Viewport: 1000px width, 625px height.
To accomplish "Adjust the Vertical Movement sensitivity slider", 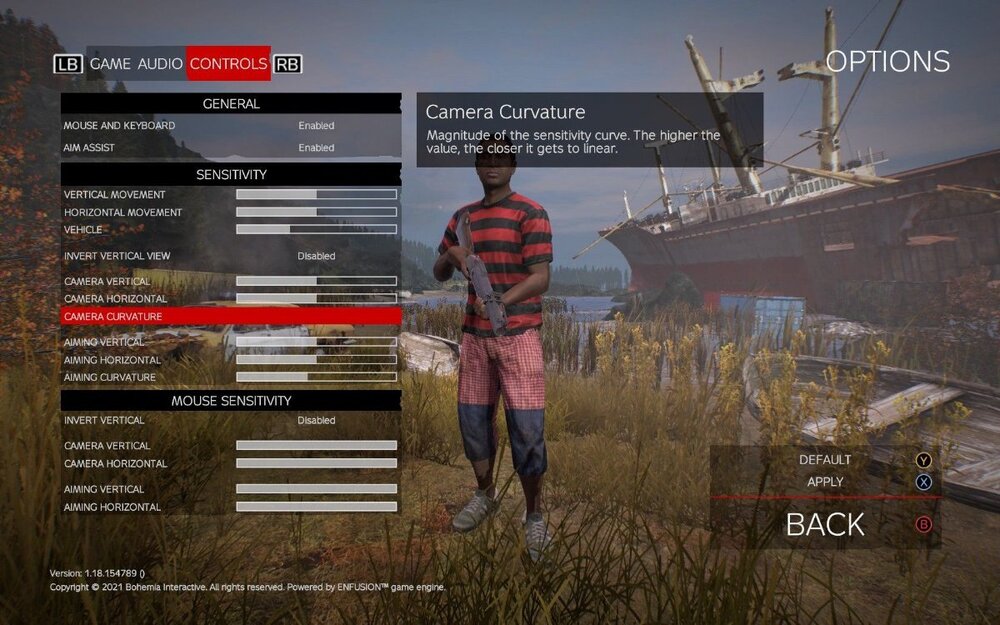I will tap(316, 194).
